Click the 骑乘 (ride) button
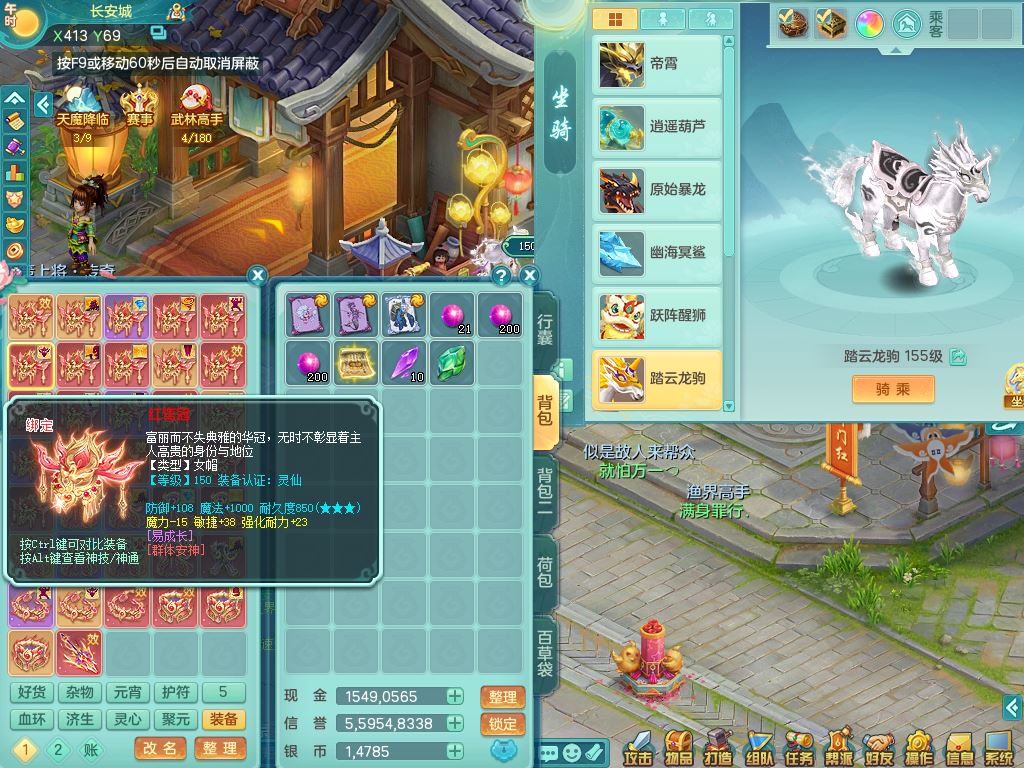Viewport: 1024px width, 768px height. [x=893, y=389]
